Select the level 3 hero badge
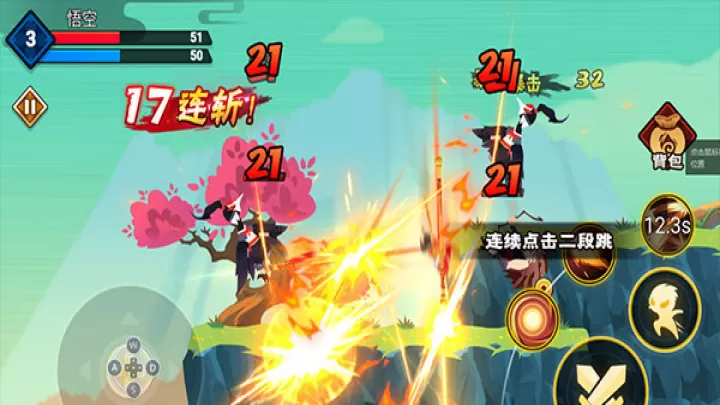720x405 pixels. click(30, 39)
